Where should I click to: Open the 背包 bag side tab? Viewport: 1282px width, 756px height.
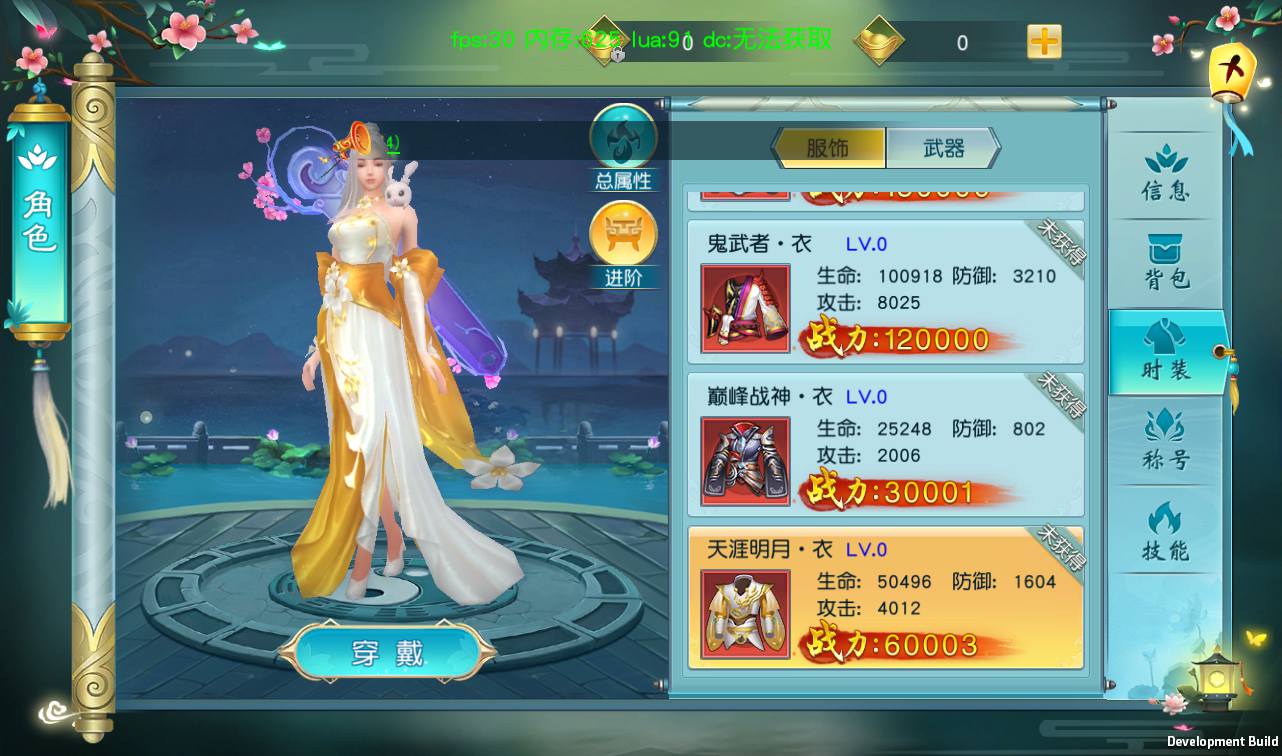pos(1165,263)
